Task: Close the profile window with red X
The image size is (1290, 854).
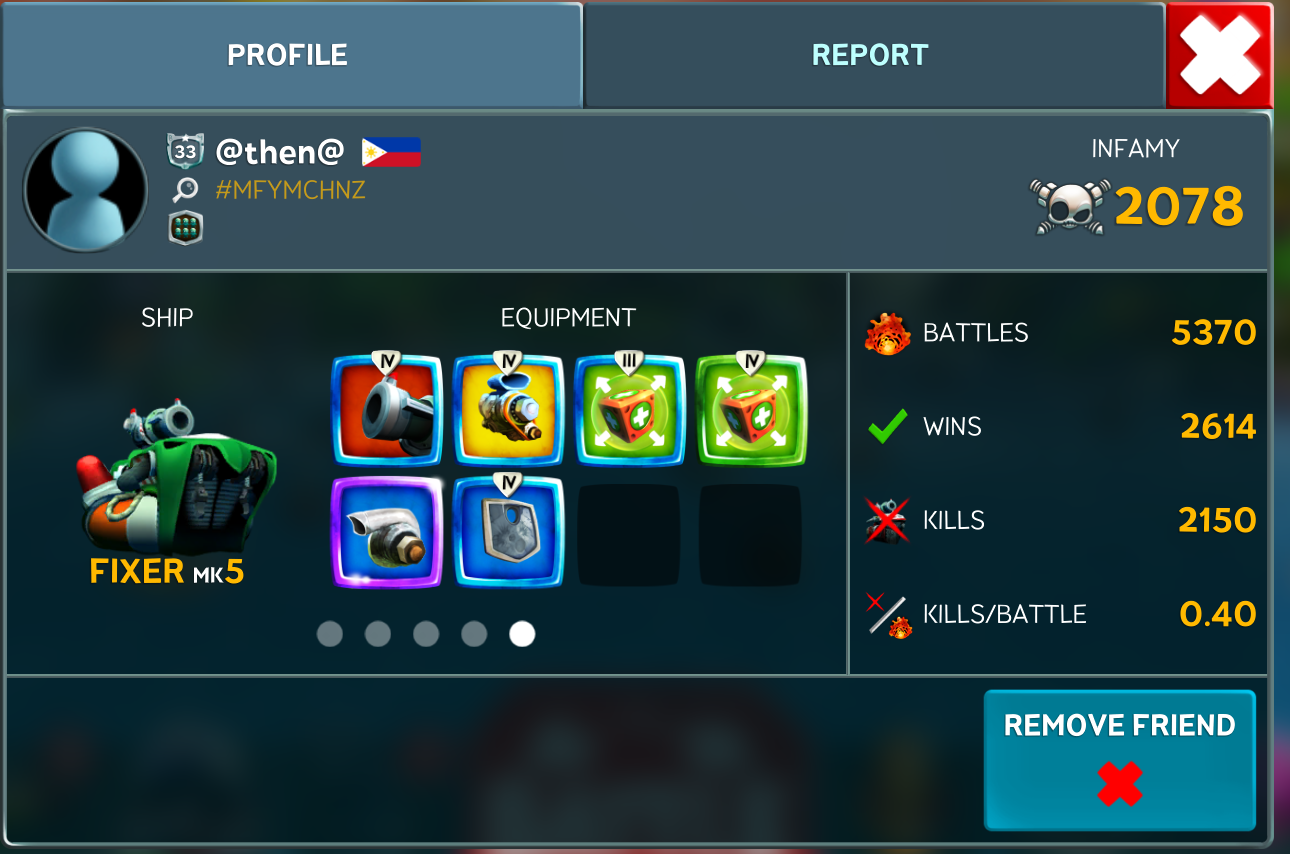Action: (x=1218, y=55)
